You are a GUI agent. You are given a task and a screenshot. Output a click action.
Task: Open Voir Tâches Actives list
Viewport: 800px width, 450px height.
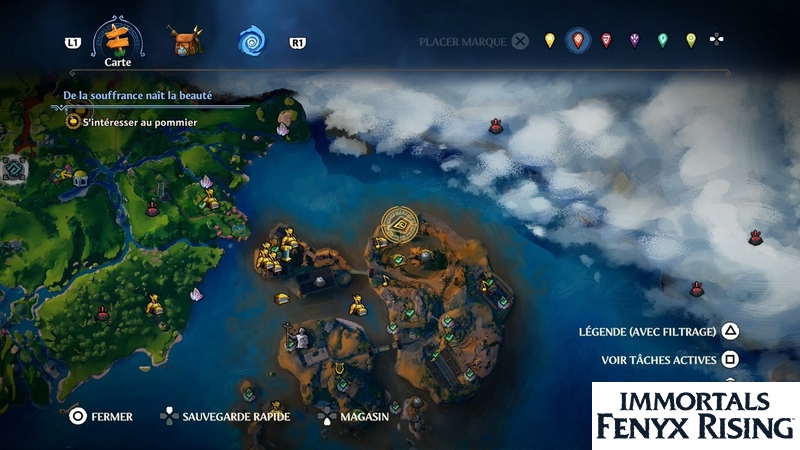[670, 360]
